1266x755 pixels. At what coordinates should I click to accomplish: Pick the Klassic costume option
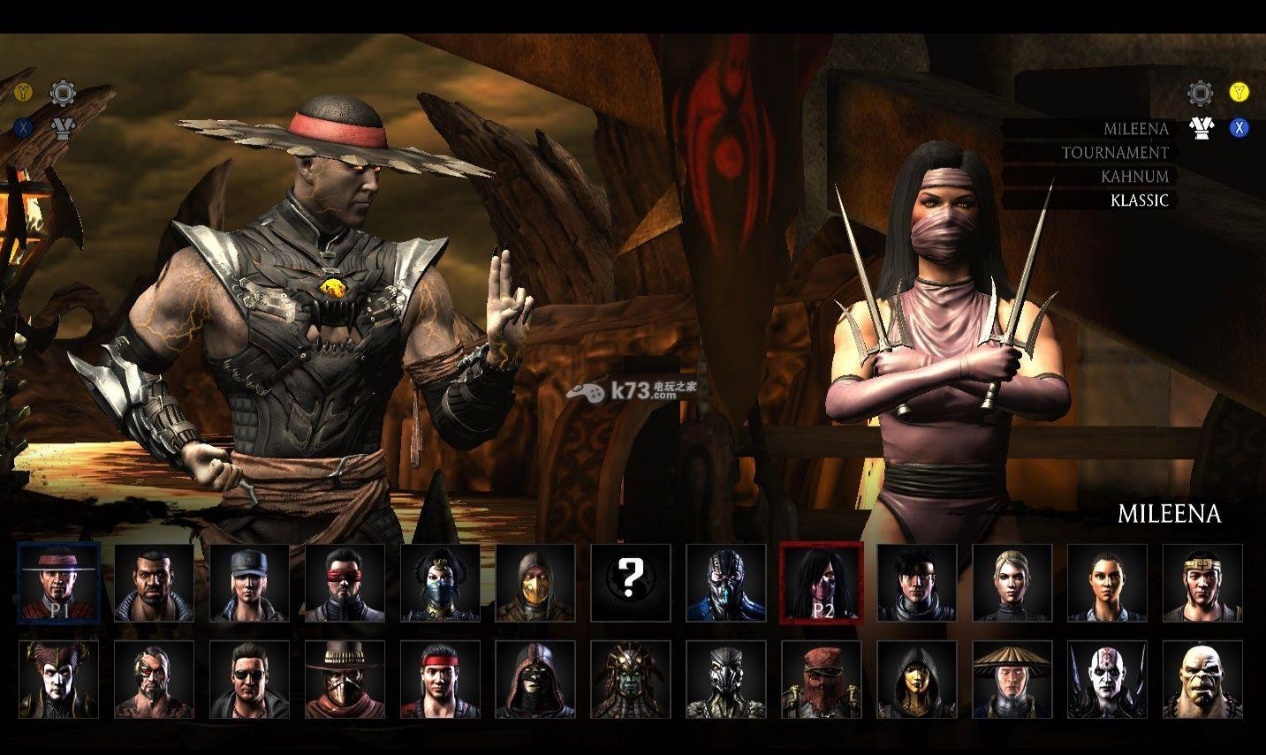1139,200
